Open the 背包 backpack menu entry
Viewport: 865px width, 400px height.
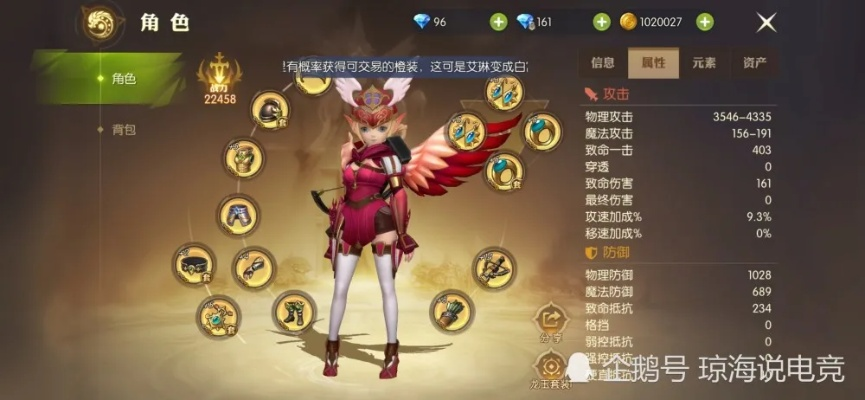122,129
